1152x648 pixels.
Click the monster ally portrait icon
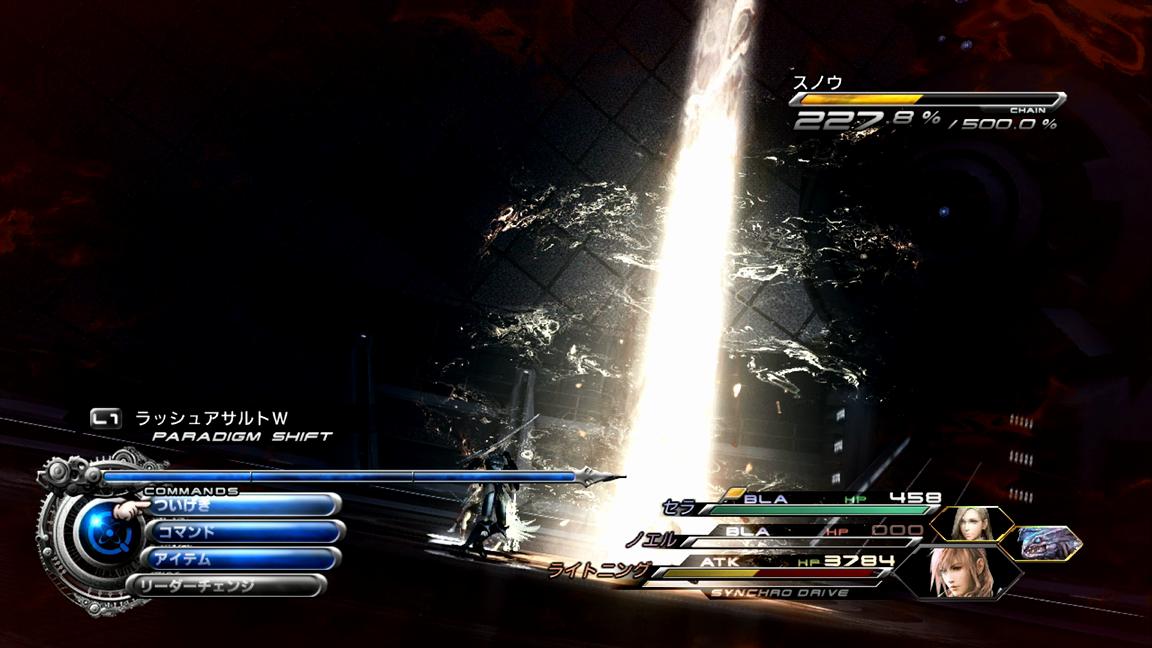click(1048, 542)
